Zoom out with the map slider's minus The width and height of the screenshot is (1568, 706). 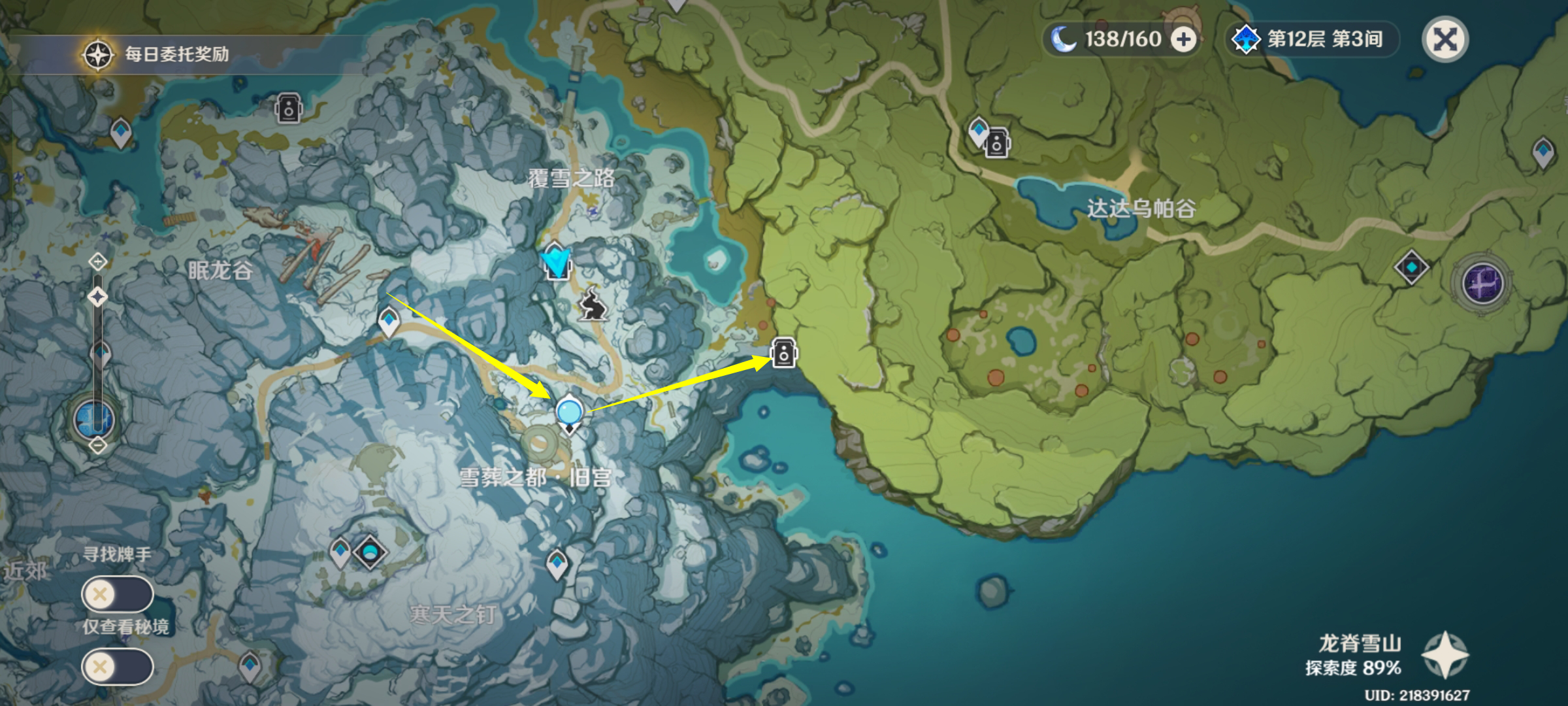coord(97,446)
